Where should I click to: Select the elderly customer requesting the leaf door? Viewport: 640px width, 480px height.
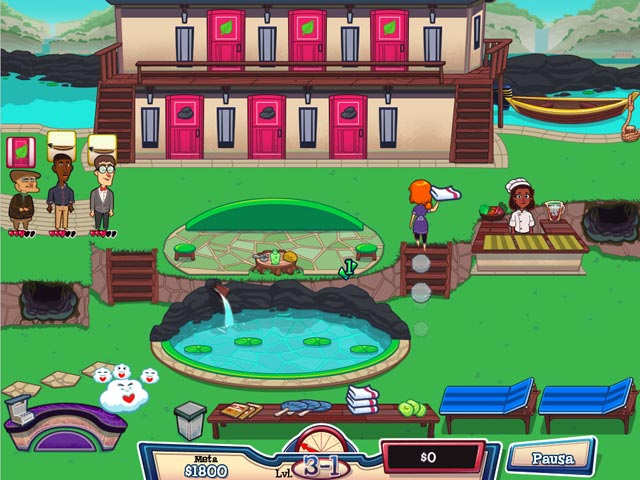click(21, 199)
